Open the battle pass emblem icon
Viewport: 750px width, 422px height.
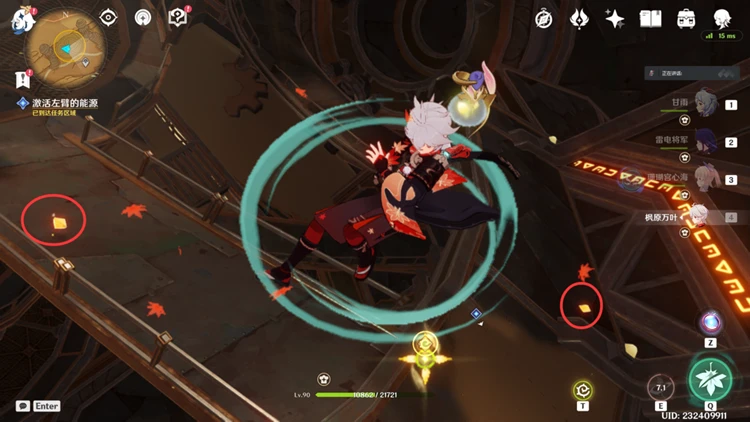579,19
